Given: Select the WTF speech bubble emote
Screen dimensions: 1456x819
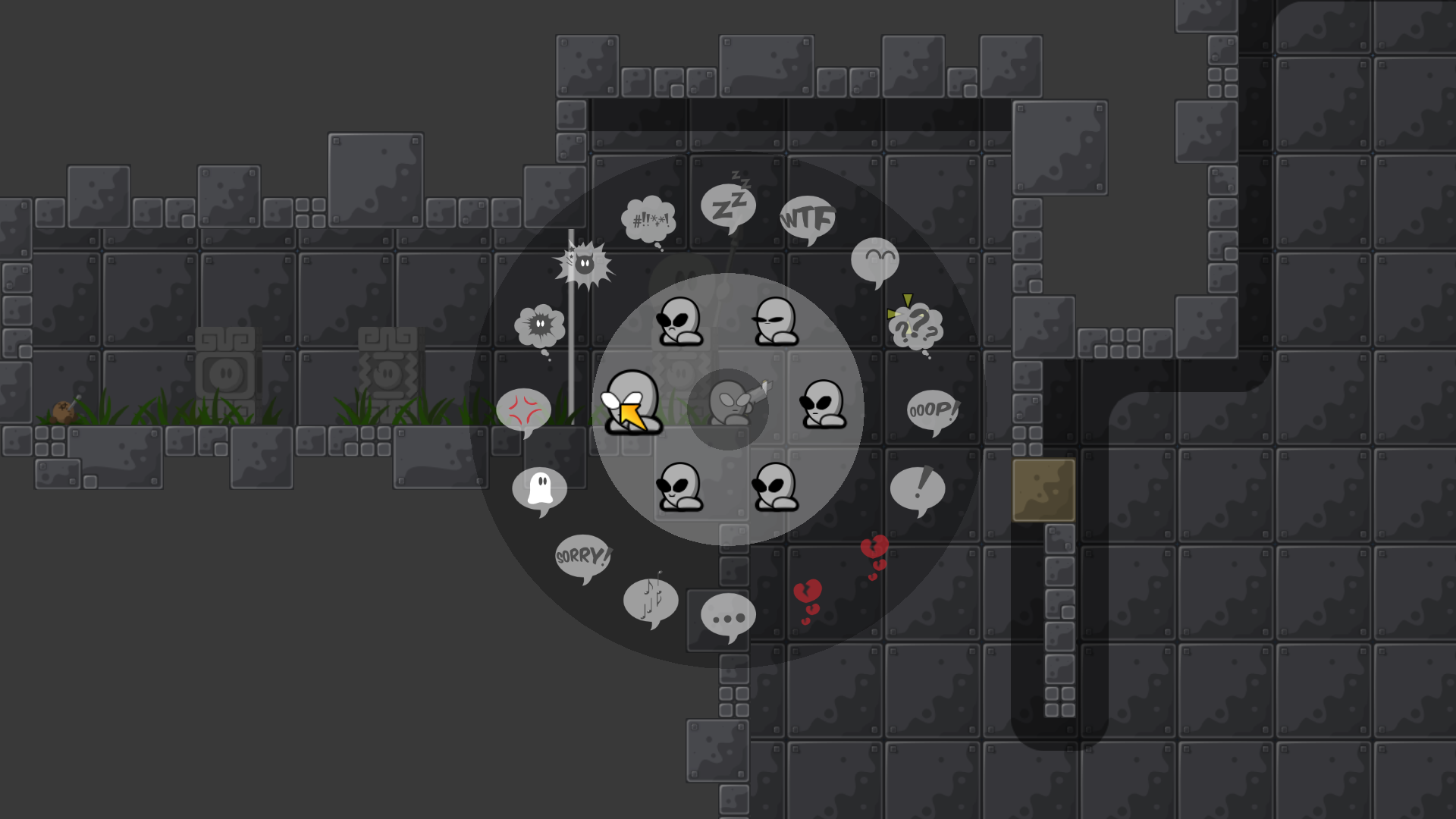Looking at the screenshot, I should [x=807, y=220].
